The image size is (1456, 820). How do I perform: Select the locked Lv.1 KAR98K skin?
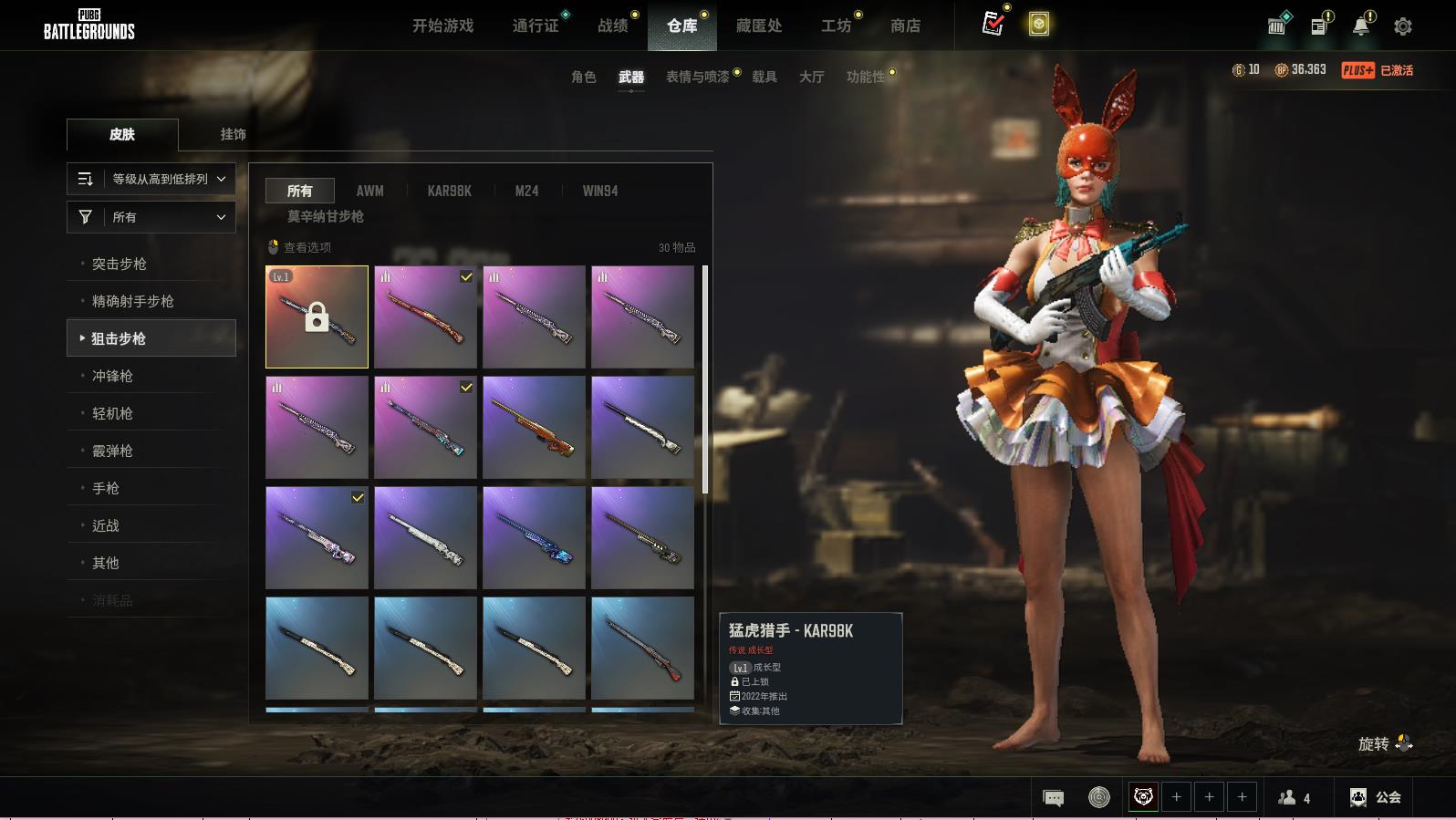(317, 317)
